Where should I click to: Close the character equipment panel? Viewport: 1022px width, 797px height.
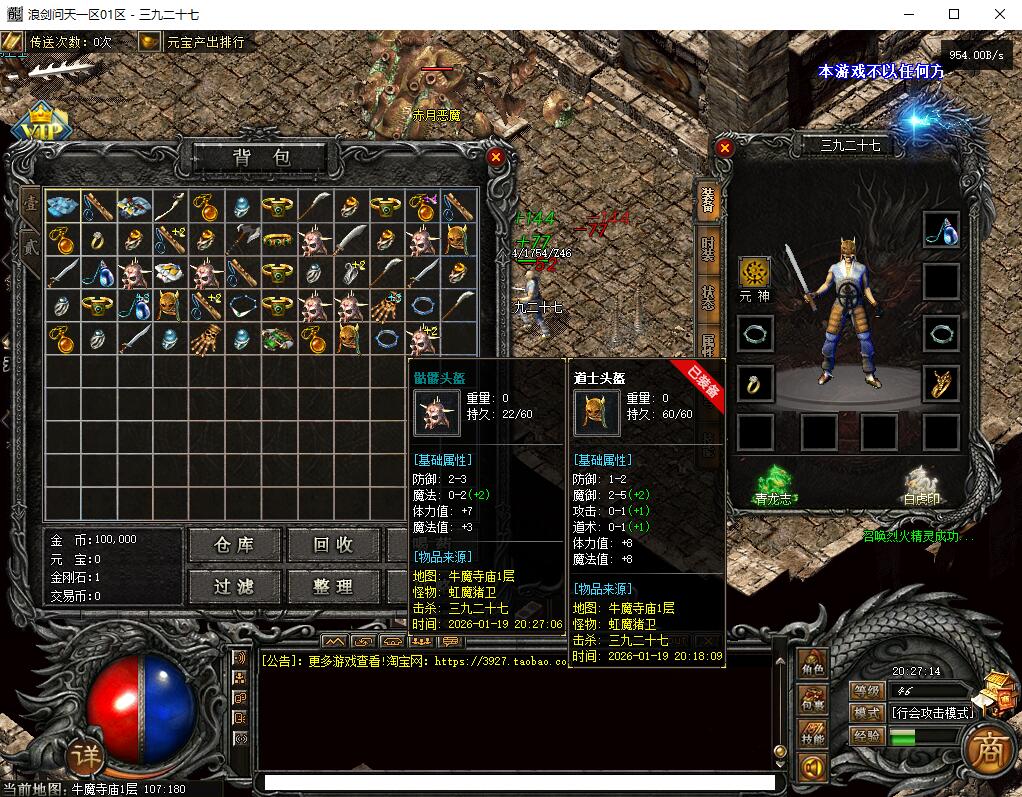[725, 148]
